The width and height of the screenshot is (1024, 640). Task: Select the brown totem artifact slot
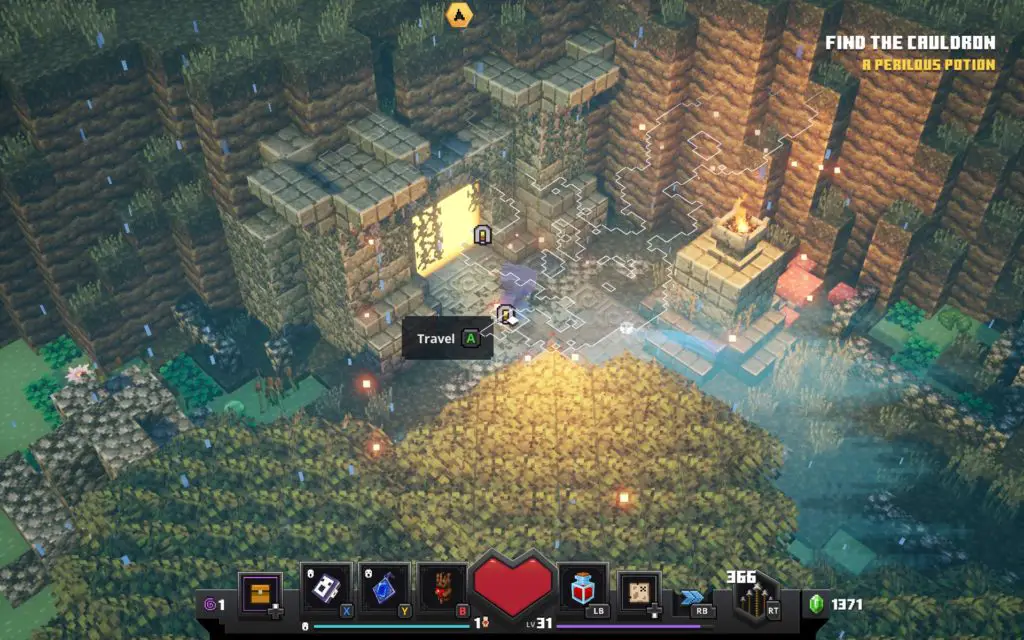(442, 588)
